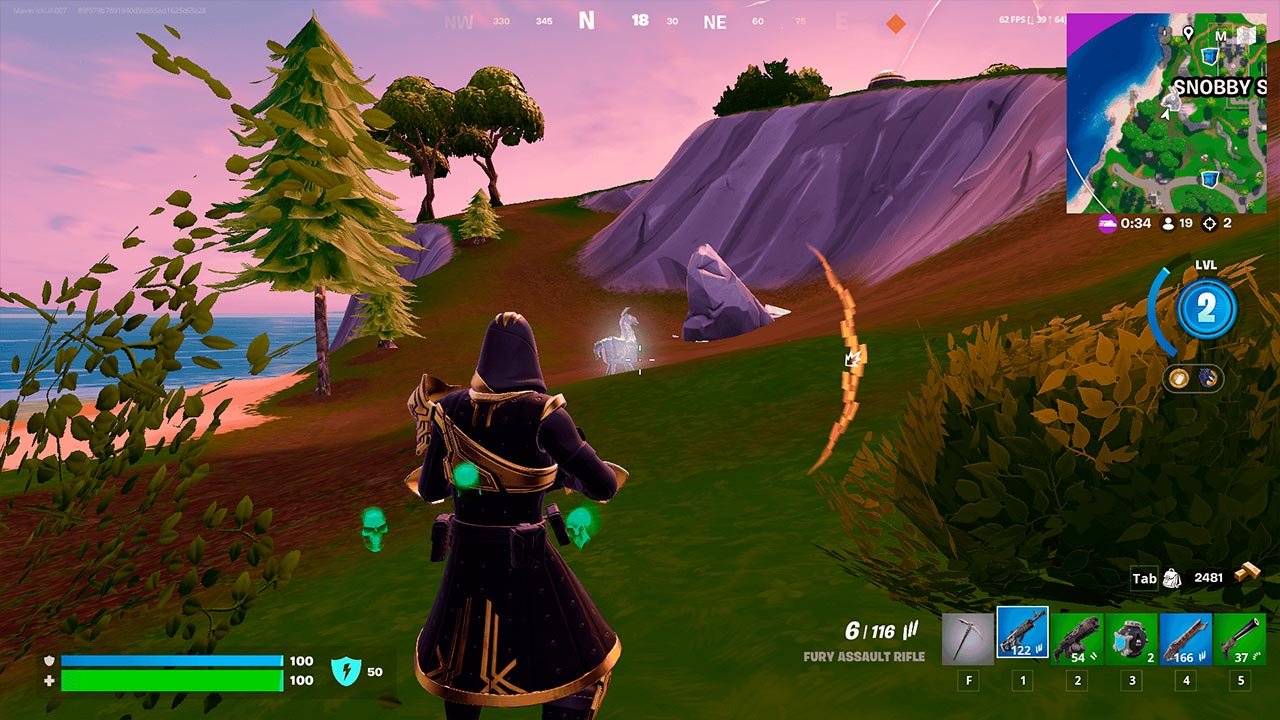
Task: Select the shield gadget slot with count 2
Action: (1131, 638)
